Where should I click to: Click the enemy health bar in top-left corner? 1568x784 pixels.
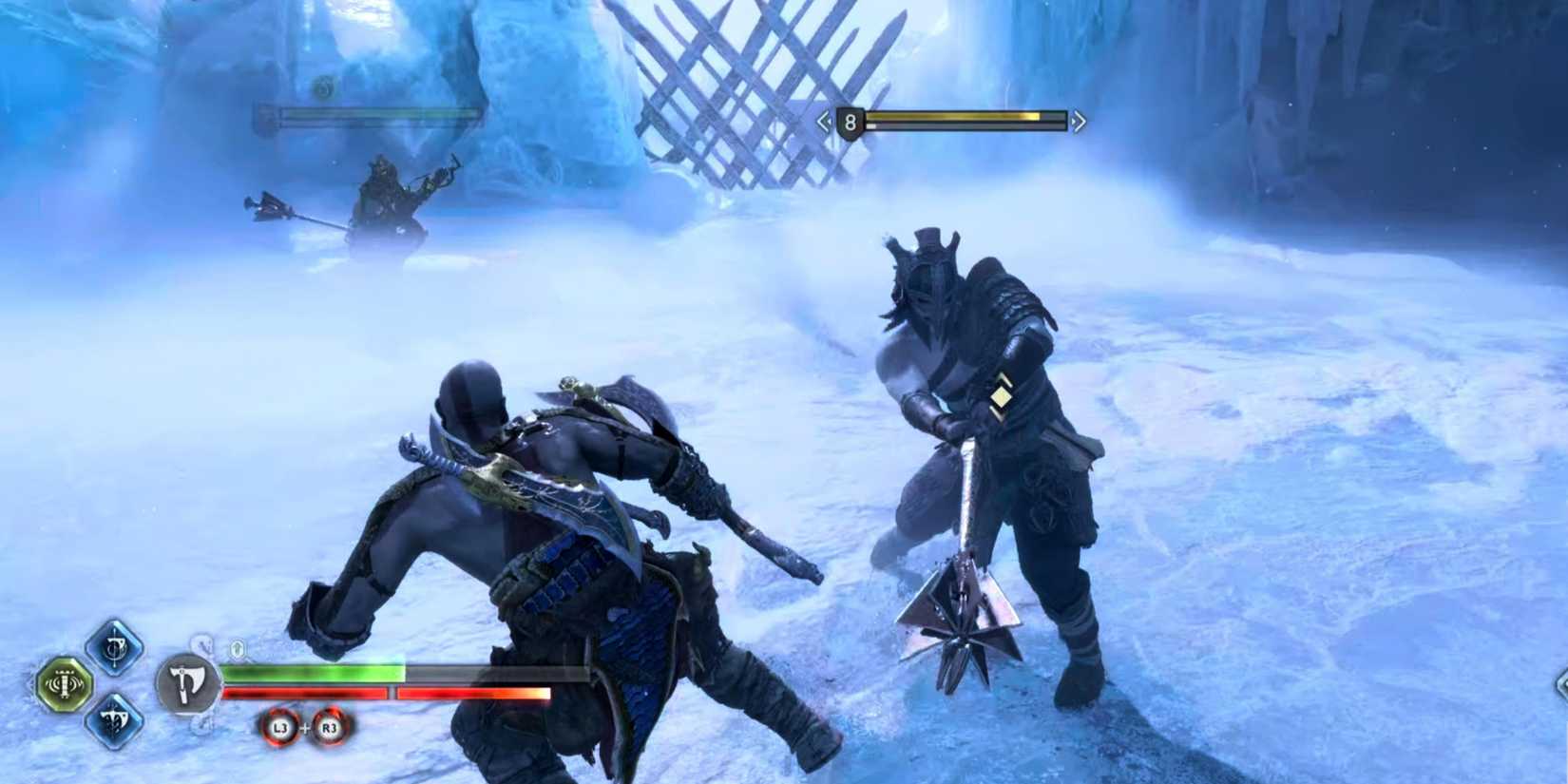[361, 117]
